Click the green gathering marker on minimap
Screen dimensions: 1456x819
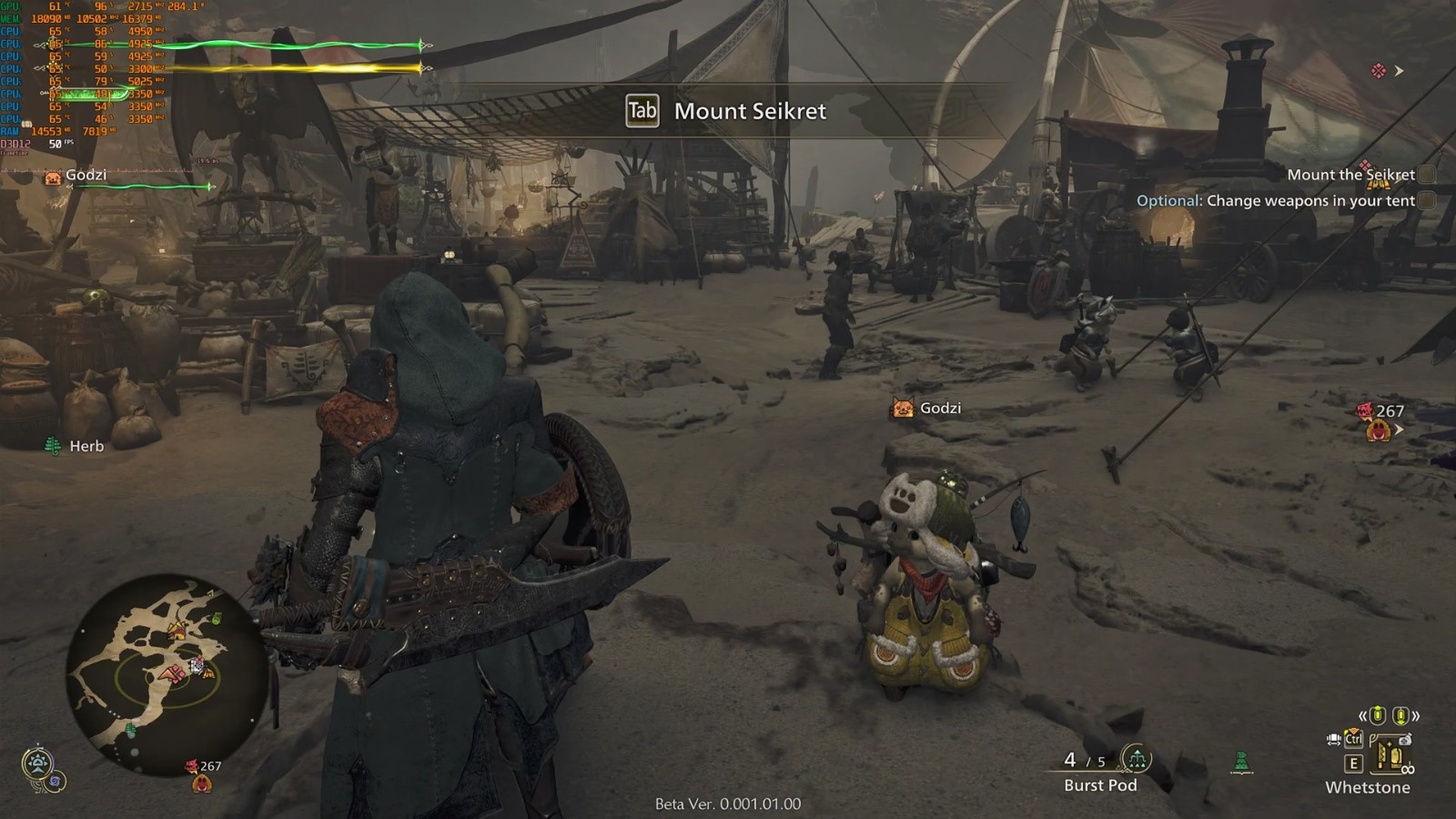[x=216, y=620]
